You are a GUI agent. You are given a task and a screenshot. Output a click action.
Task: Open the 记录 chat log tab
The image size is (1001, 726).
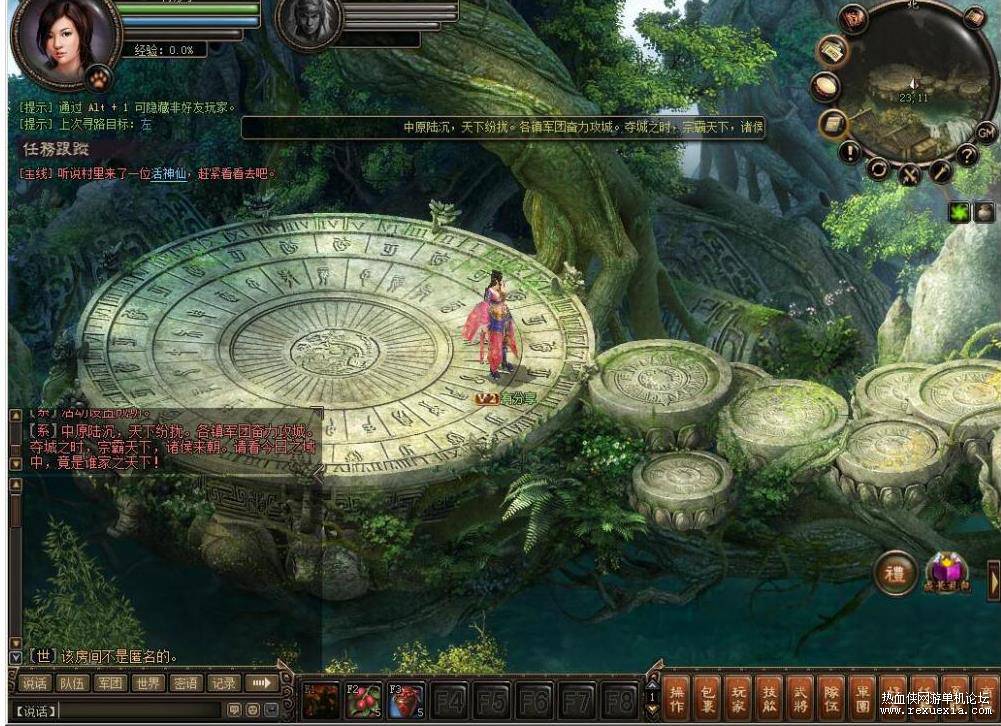coord(223,684)
